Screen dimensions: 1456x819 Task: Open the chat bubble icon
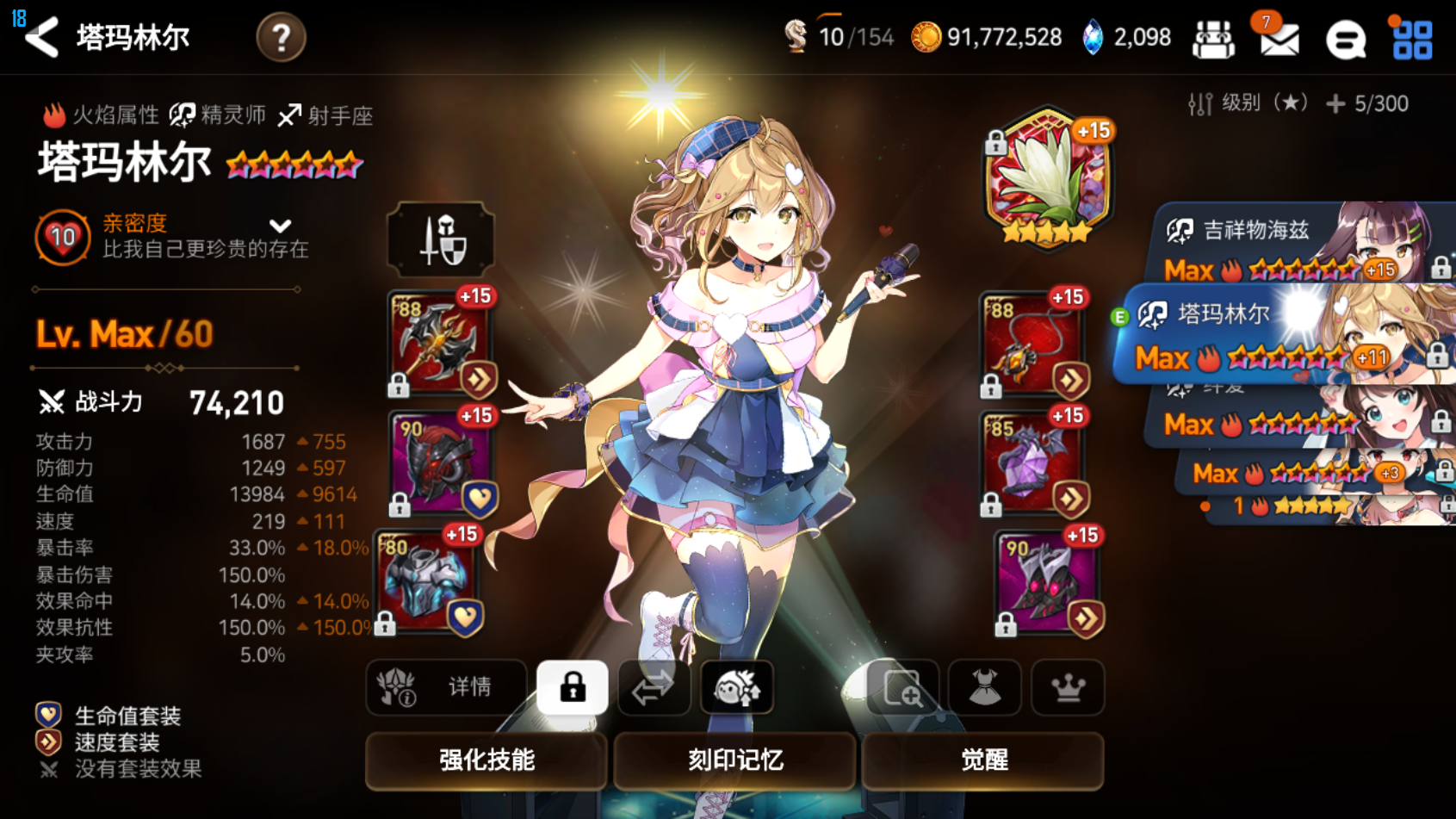(1346, 40)
